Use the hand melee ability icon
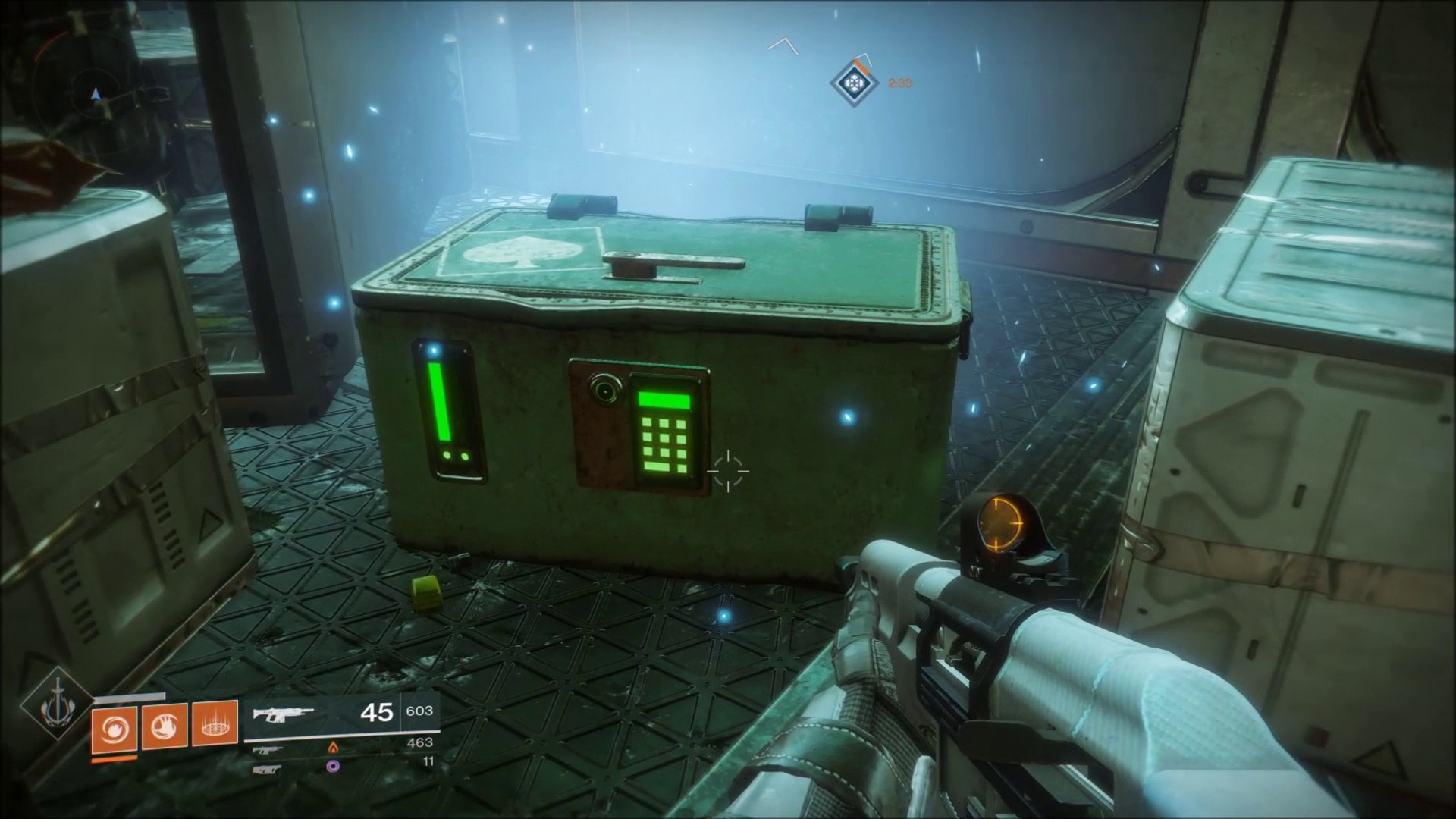Viewport: 1456px width, 819px height. click(x=164, y=727)
